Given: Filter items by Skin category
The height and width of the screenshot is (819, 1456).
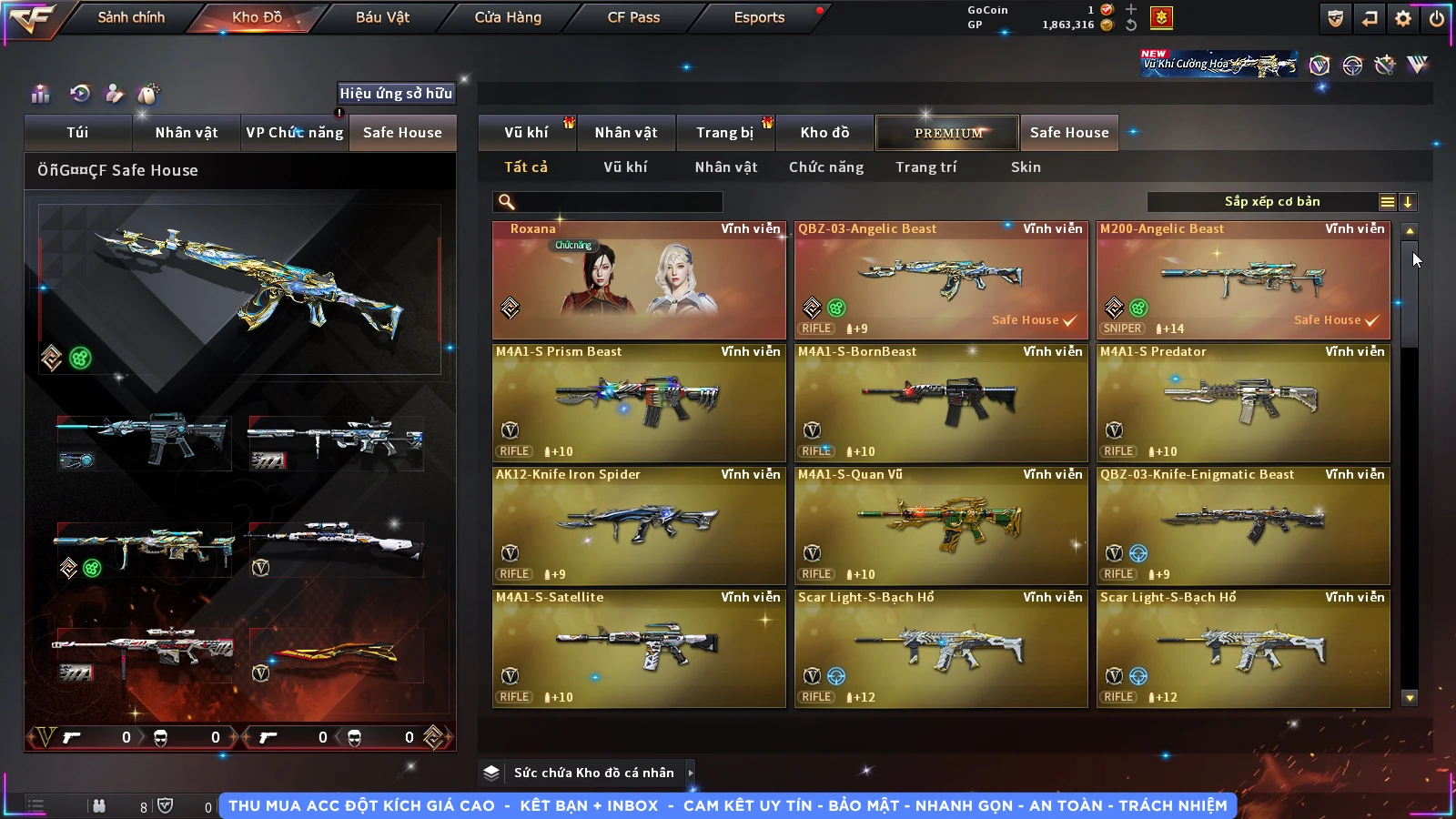Looking at the screenshot, I should coord(1026,167).
